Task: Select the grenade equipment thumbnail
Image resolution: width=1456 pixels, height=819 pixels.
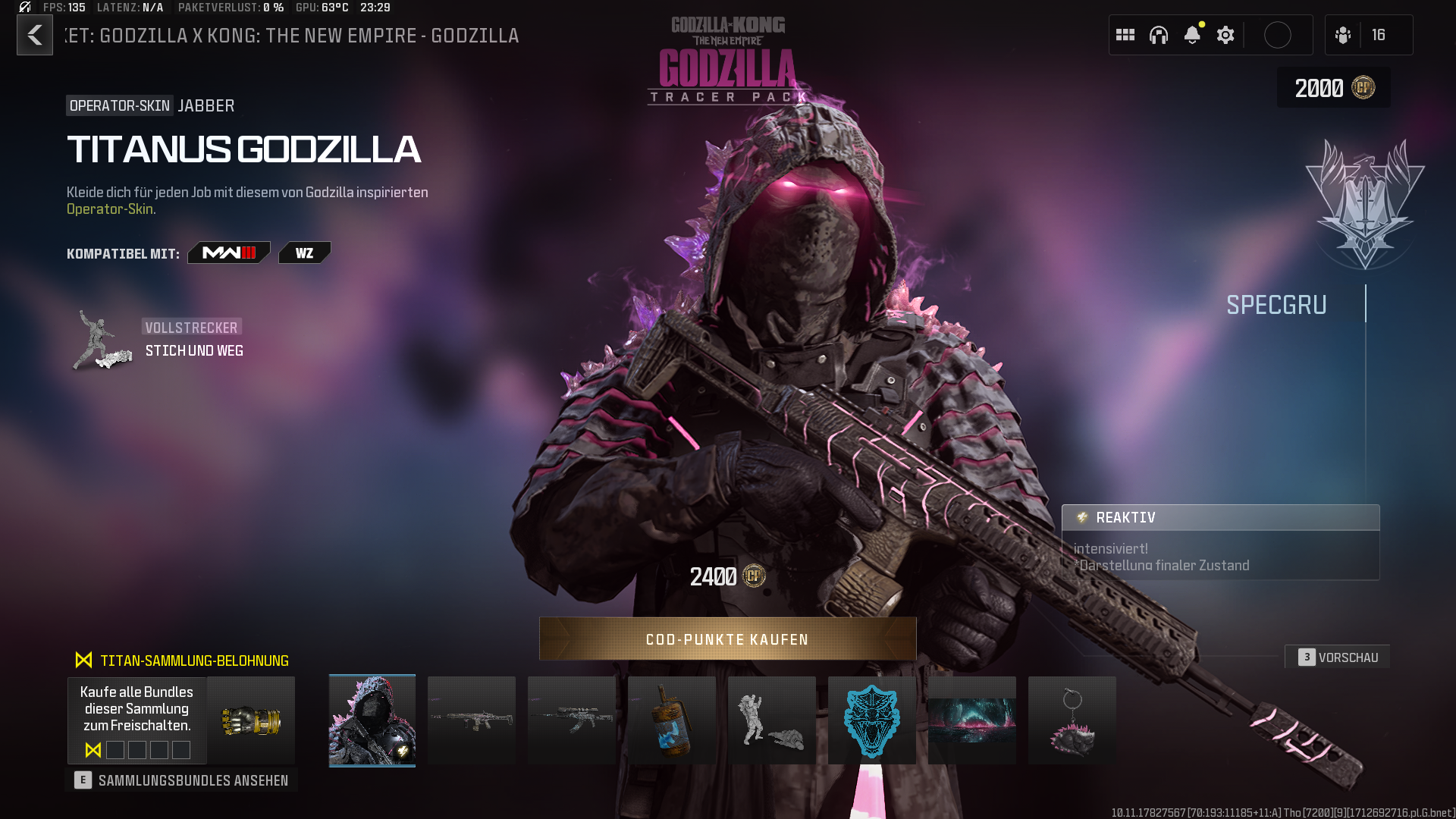Action: 672,720
